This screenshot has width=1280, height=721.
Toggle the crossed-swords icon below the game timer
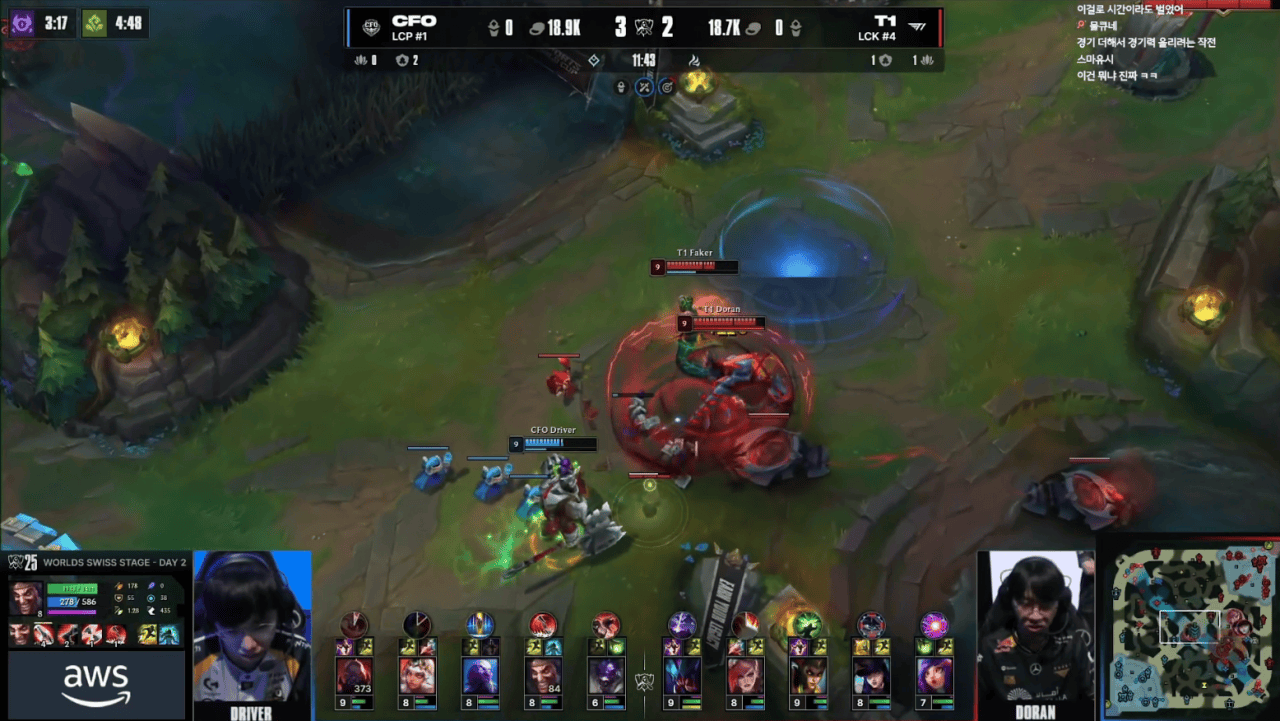click(x=644, y=87)
